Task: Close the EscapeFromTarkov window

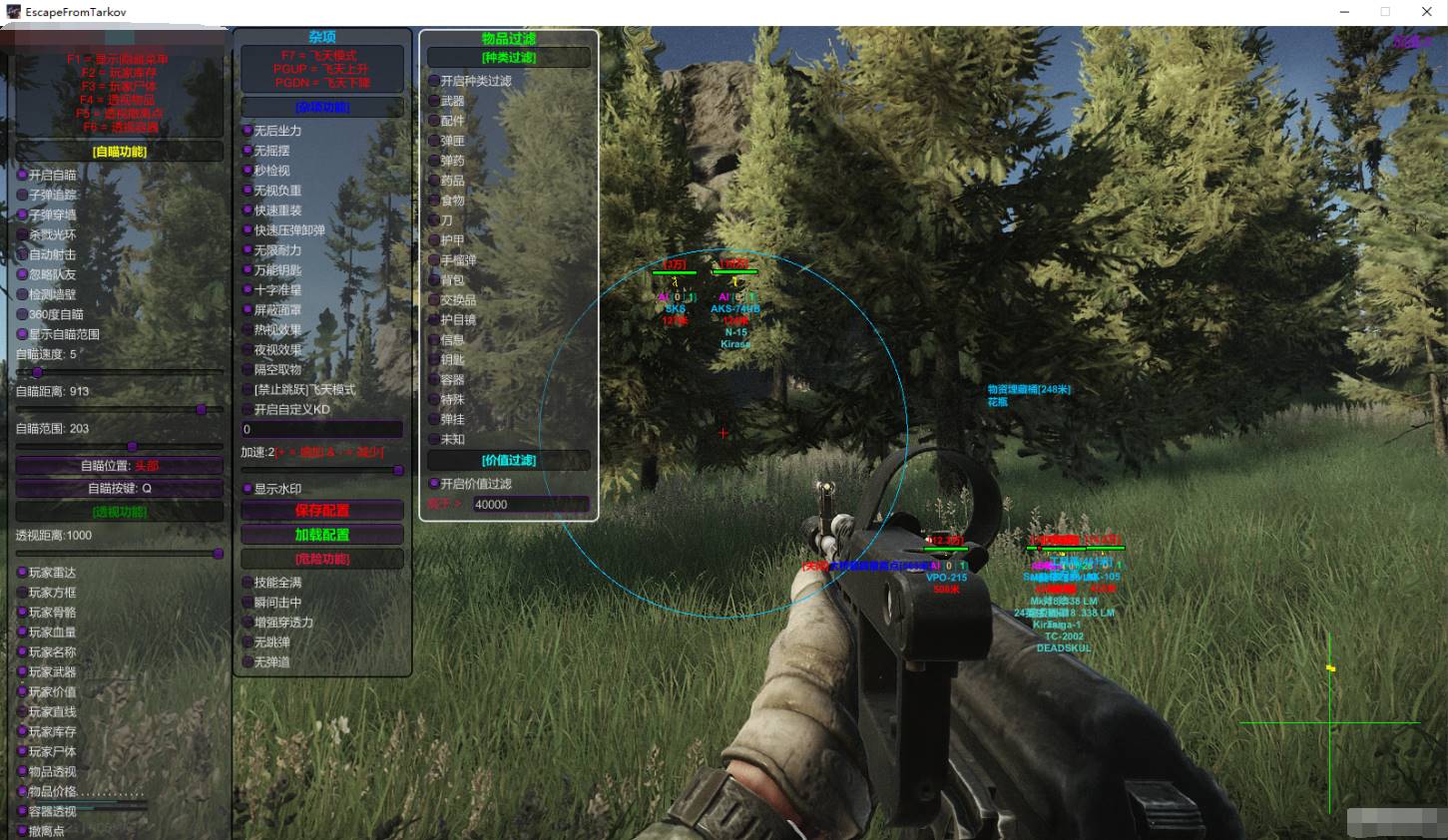Action: pos(1426,12)
